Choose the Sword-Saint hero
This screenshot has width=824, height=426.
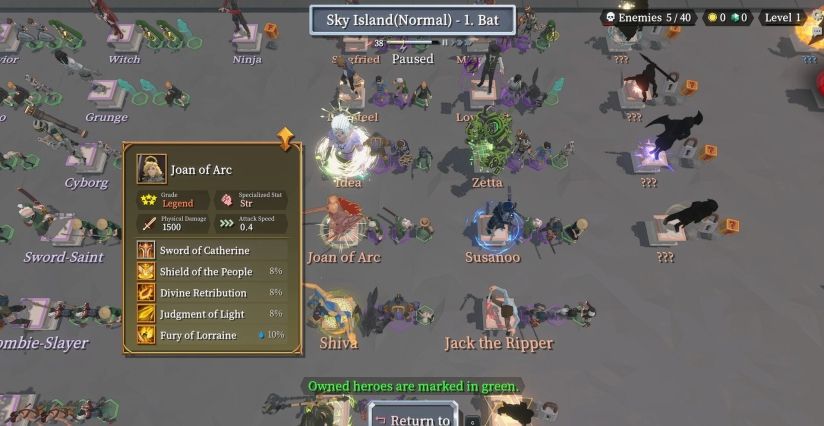point(64,230)
